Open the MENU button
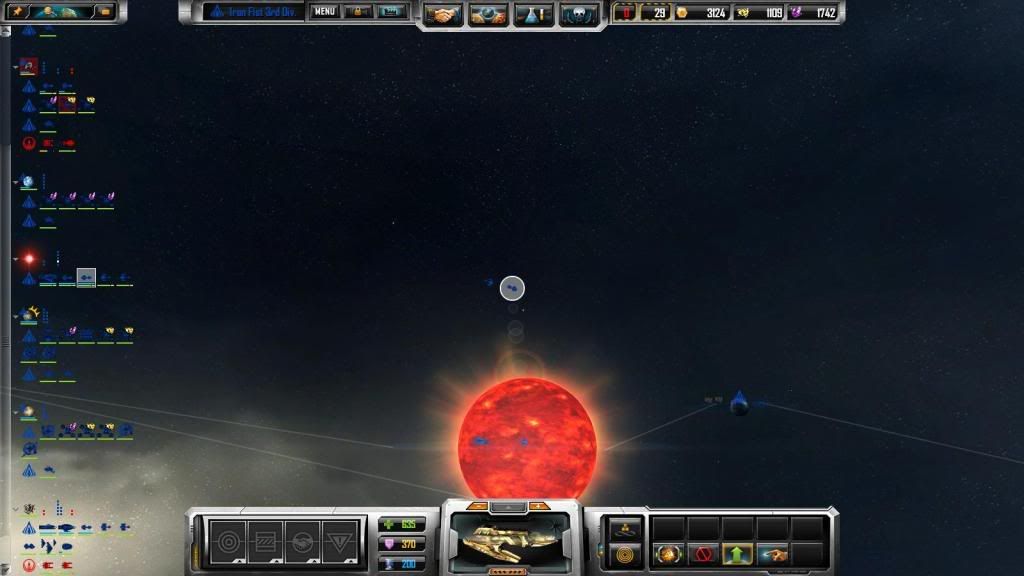 324,12
